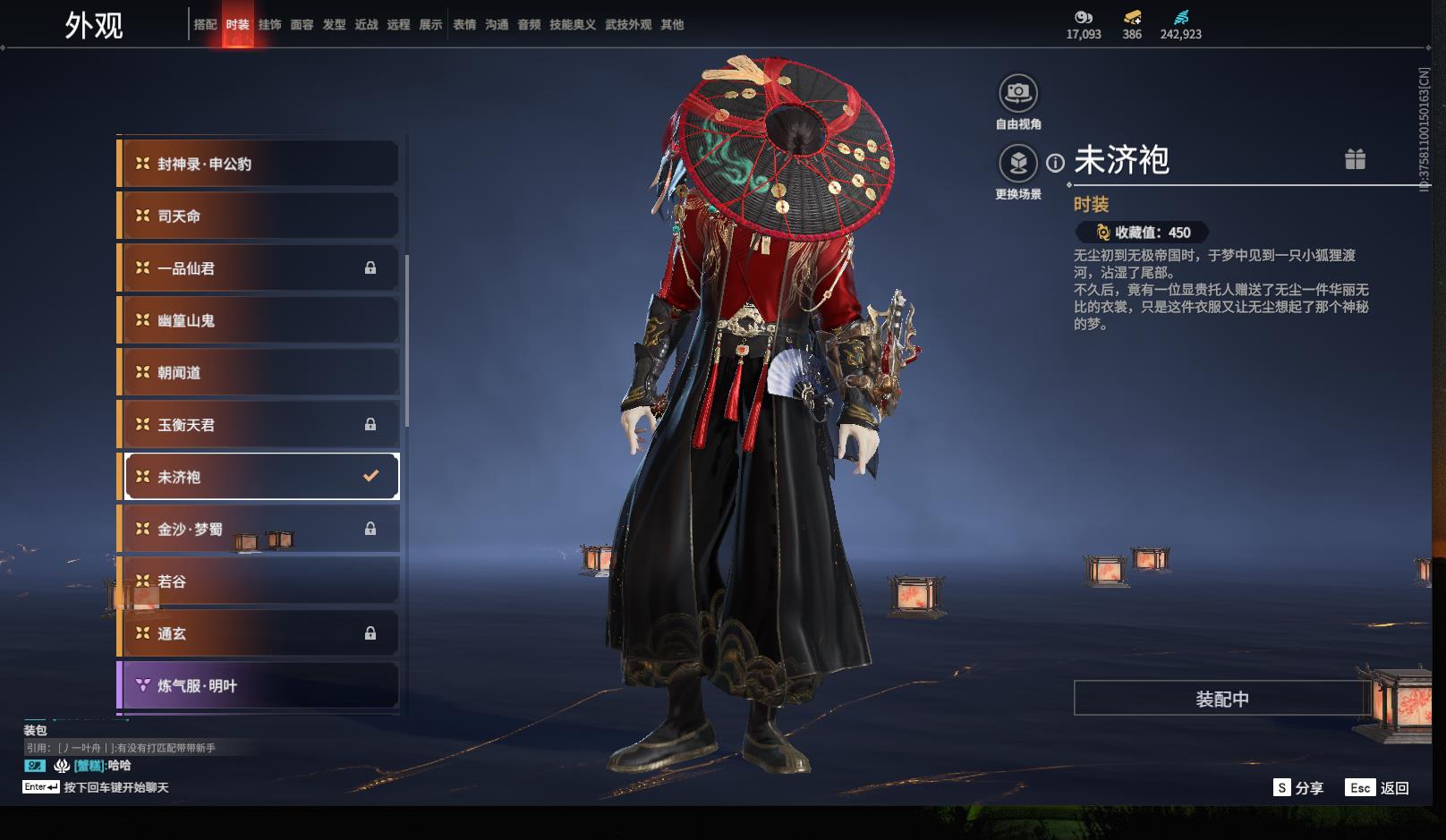The height and width of the screenshot is (840, 1446).
Task: Open the info icon beside 未济袍
Action: pyautogui.click(x=1056, y=163)
